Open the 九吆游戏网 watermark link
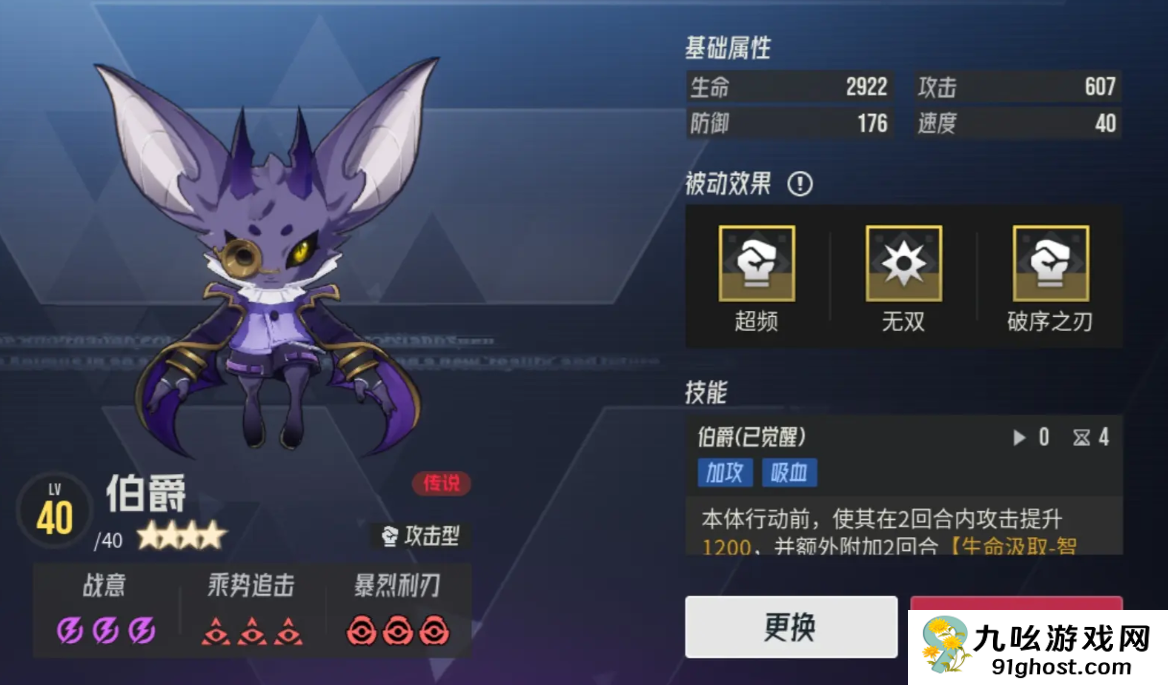The height and width of the screenshot is (685, 1168). coord(1038,647)
